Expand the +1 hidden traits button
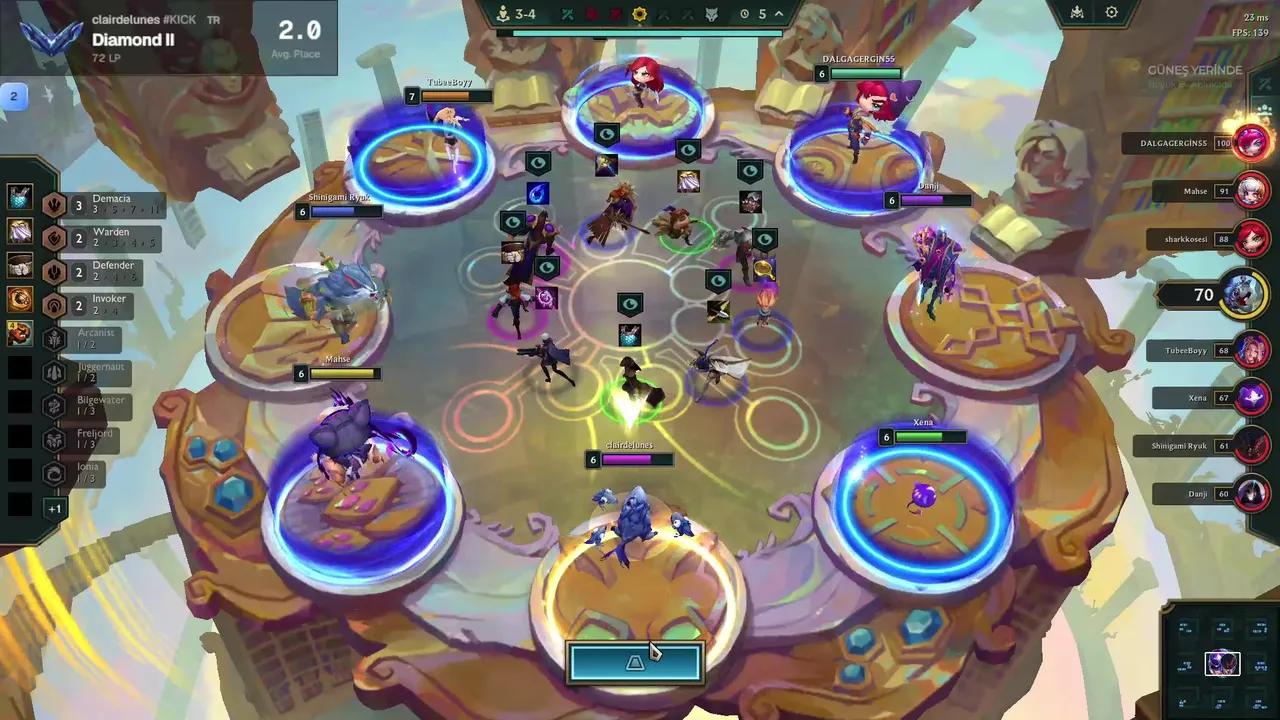 click(x=54, y=508)
